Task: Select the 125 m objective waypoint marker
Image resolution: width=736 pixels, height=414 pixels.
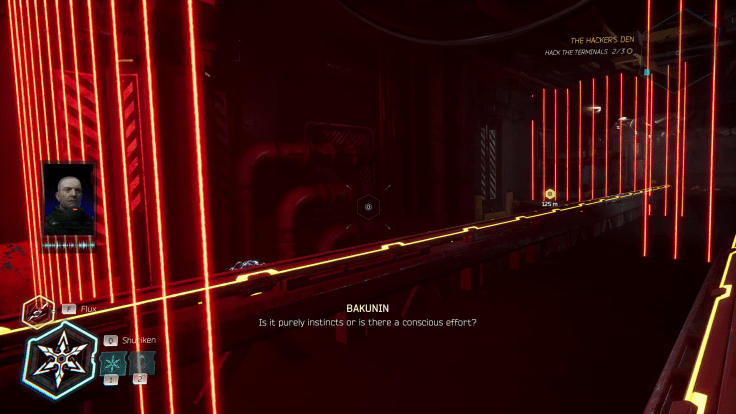Action: coord(549,193)
